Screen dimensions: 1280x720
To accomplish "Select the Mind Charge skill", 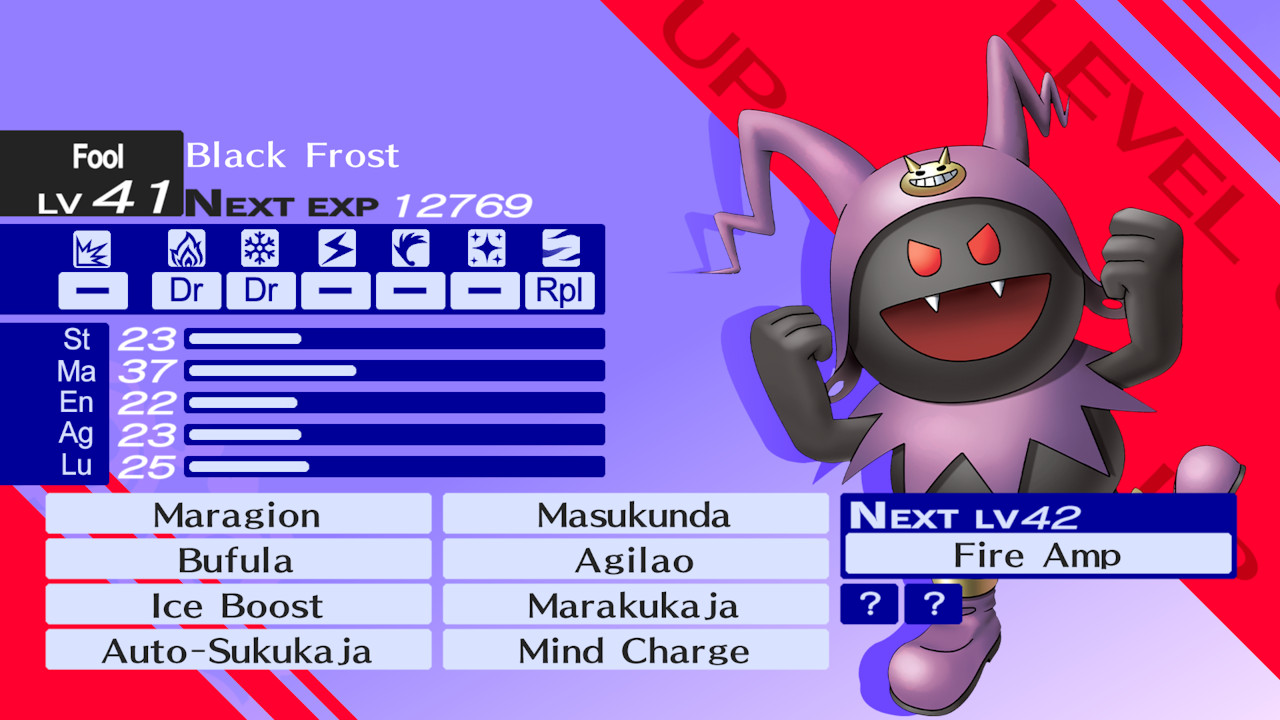I will (634, 650).
